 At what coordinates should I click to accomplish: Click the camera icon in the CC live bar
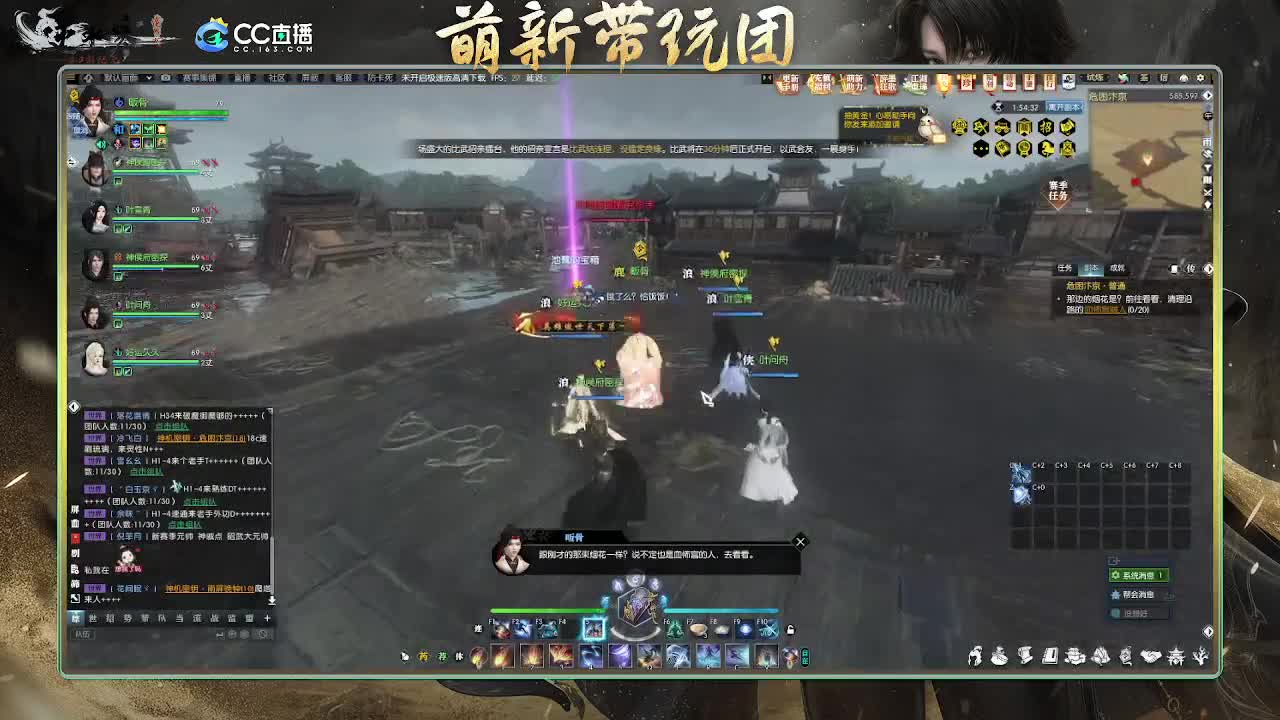(165, 79)
